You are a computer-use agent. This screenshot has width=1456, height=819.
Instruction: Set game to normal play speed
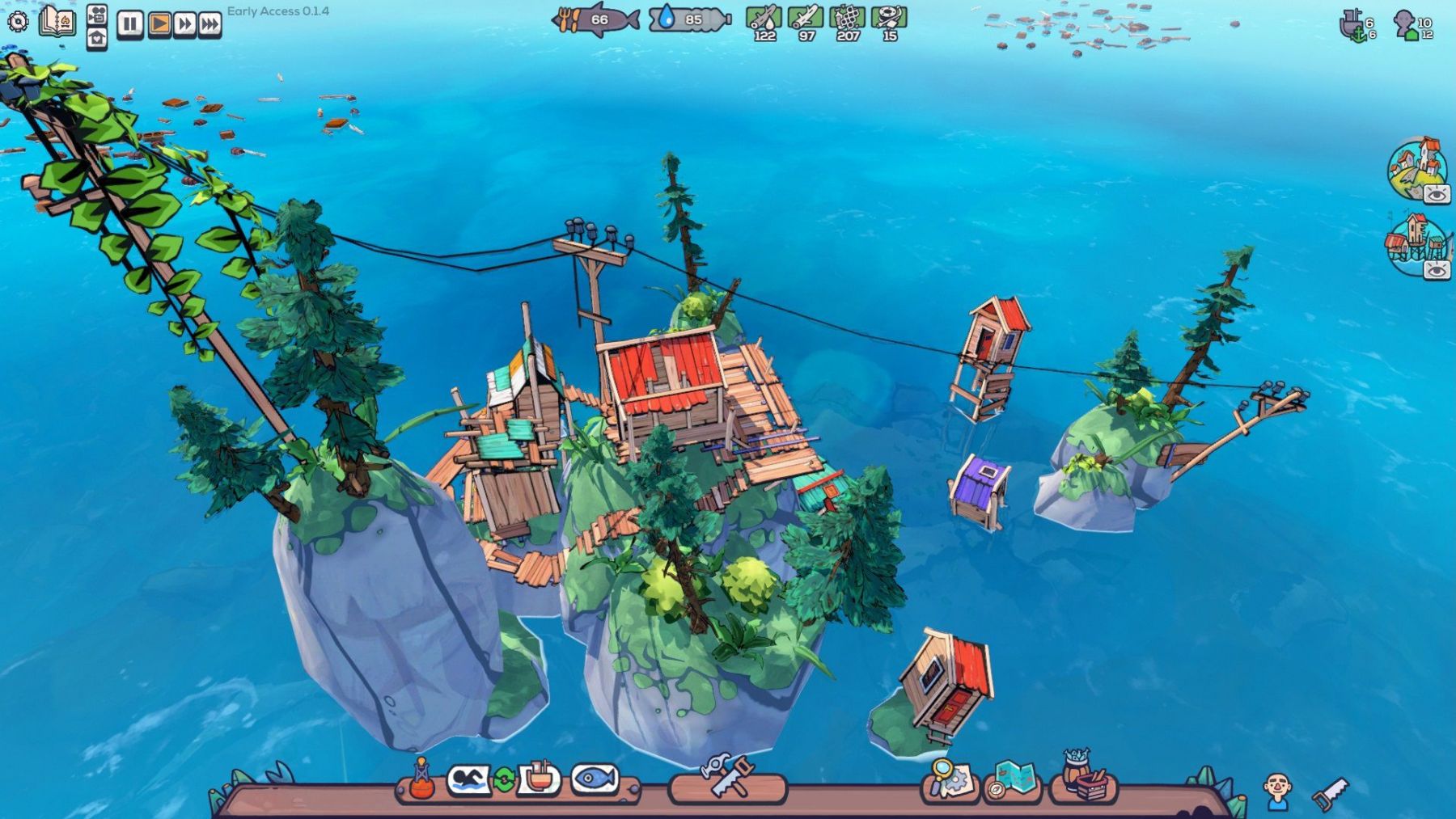pyautogui.click(x=159, y=24)
